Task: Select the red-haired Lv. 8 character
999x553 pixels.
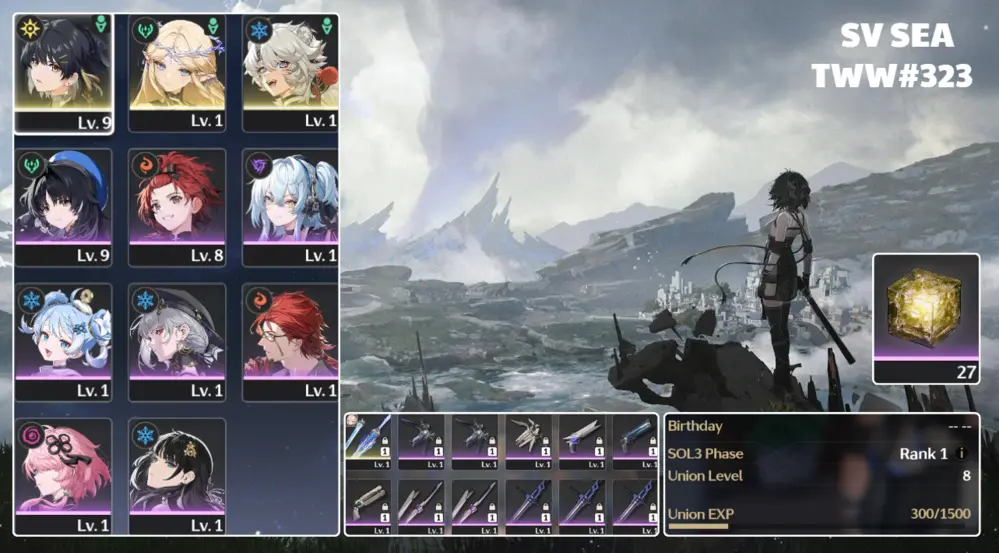Action: [177, 198]
